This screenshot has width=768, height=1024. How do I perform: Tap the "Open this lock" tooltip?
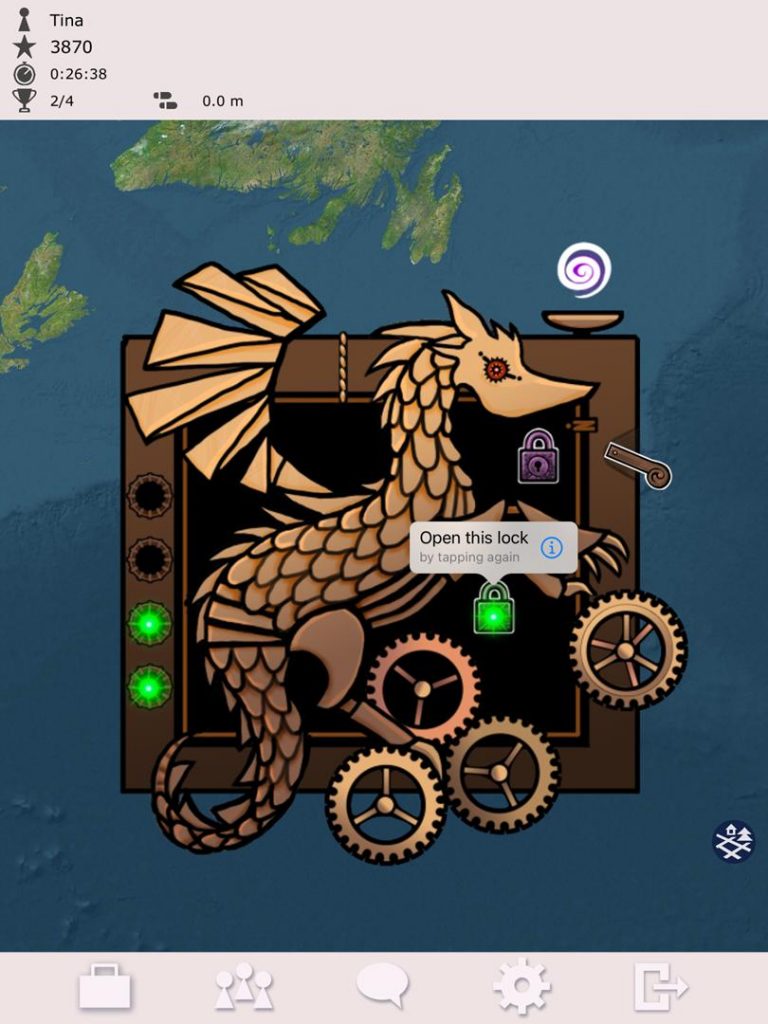pyautogui.click(x=475, y=546)
